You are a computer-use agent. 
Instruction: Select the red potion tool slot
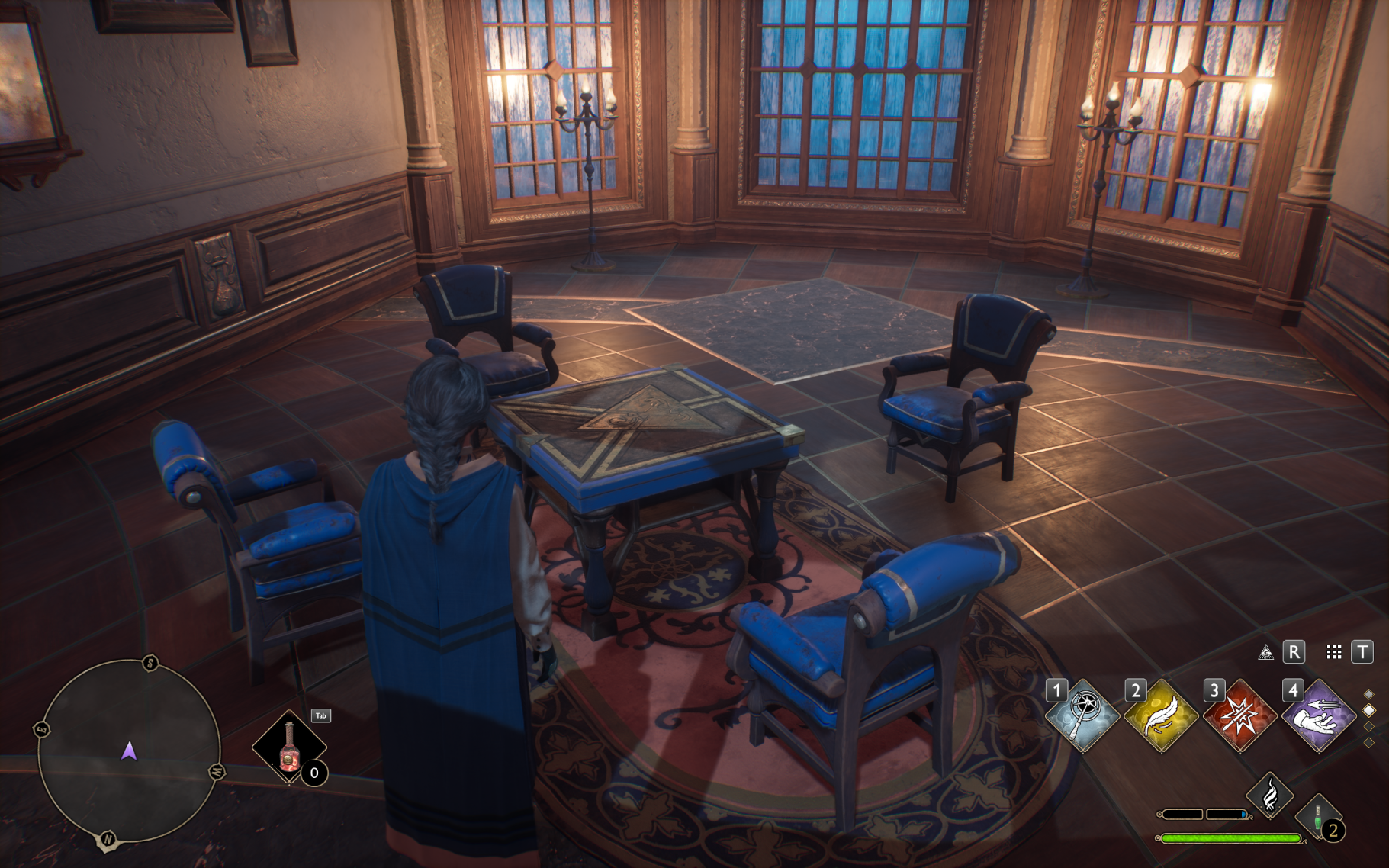point(289,747)
